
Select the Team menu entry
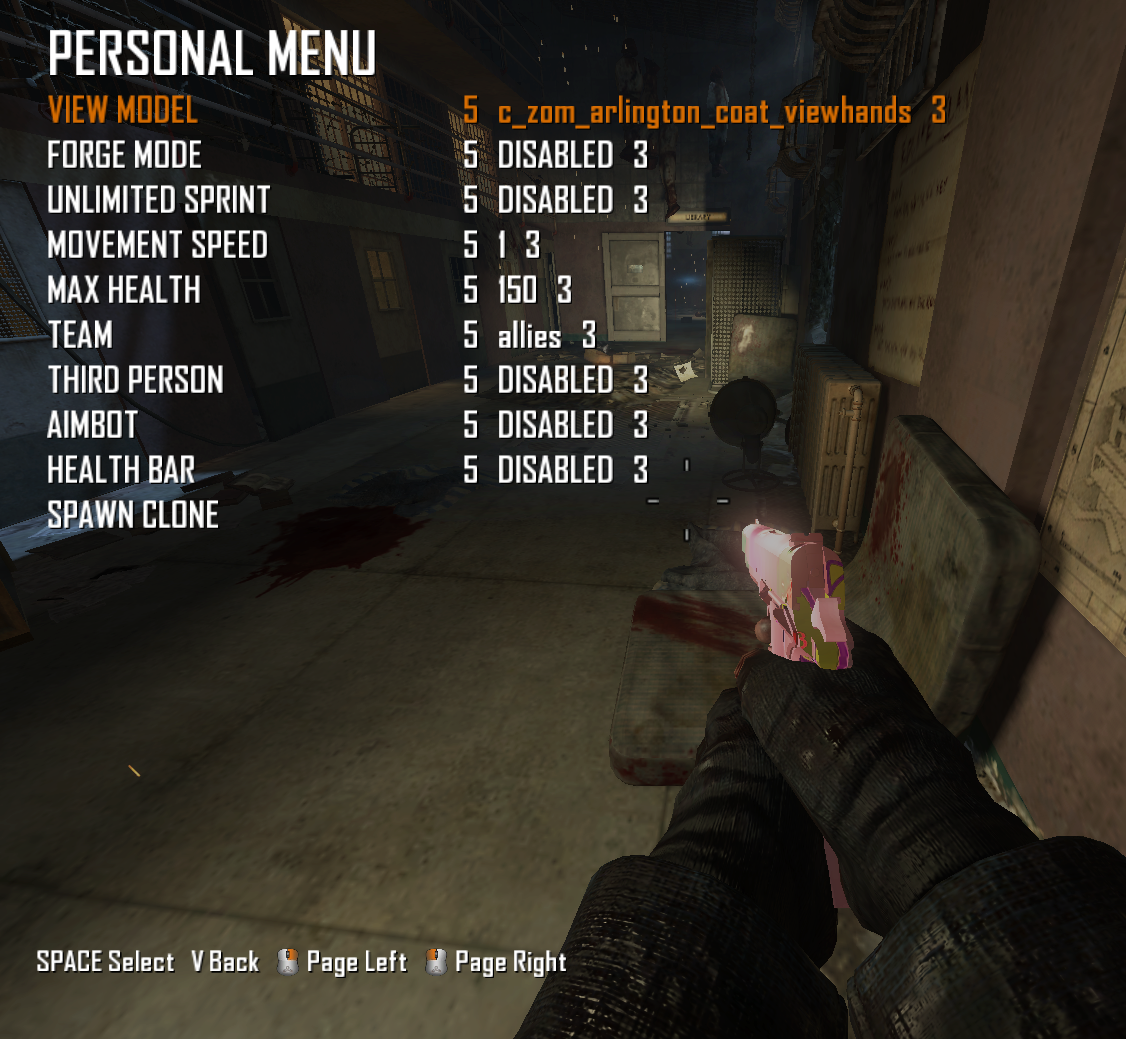[x=80, y=335]
